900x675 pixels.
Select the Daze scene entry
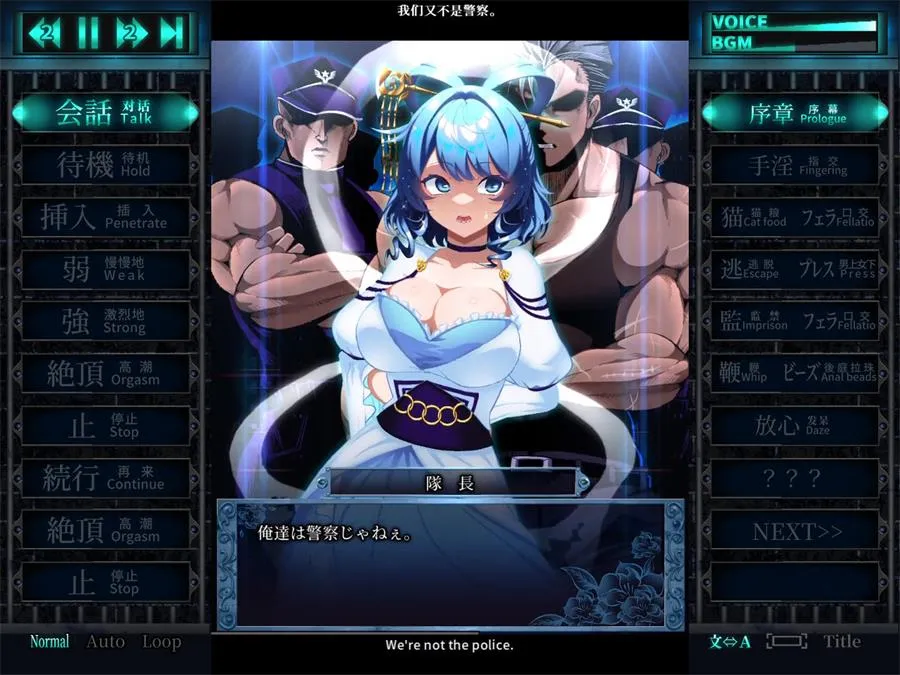[796, 425]
